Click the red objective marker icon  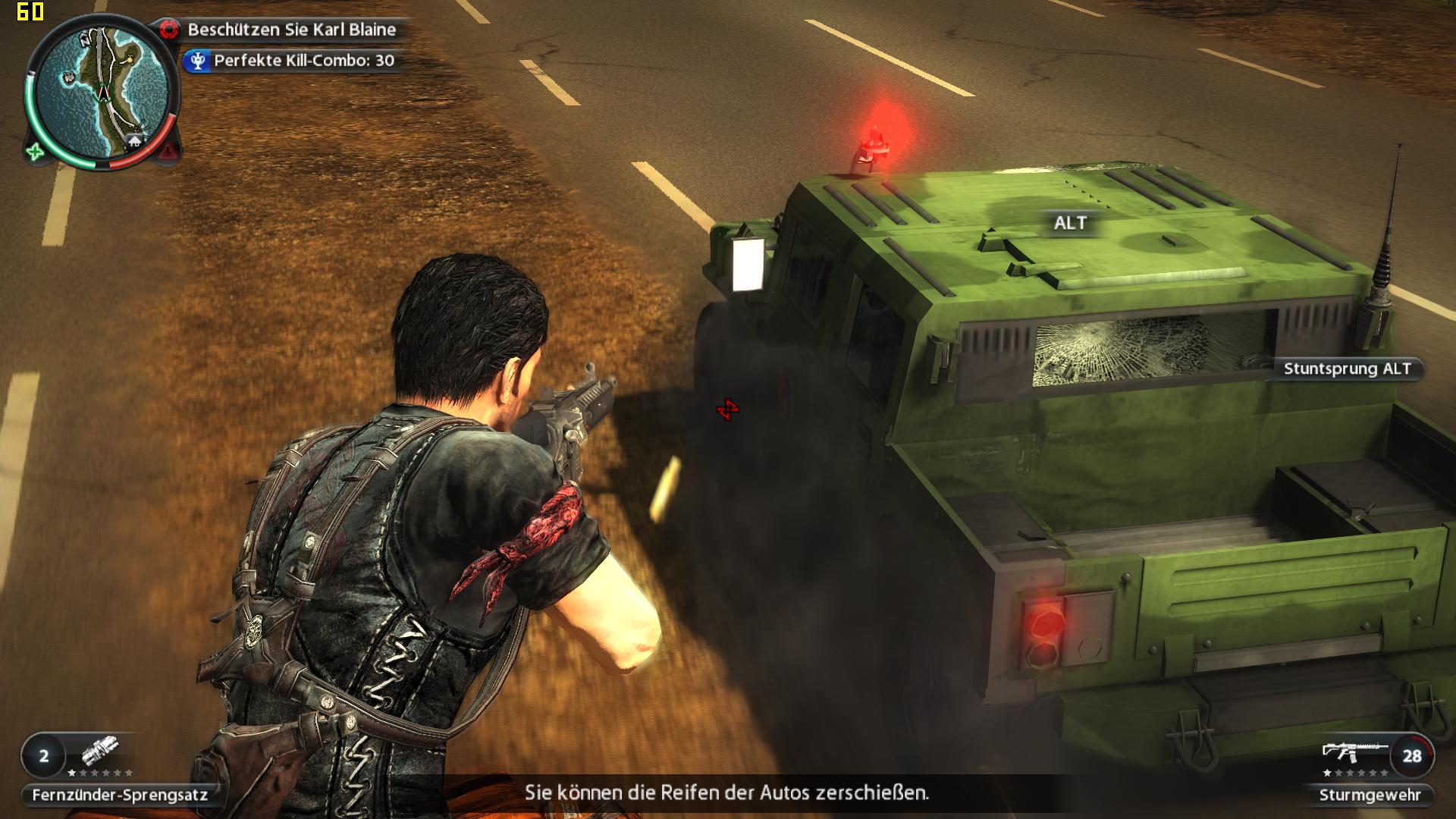[170, 30]
